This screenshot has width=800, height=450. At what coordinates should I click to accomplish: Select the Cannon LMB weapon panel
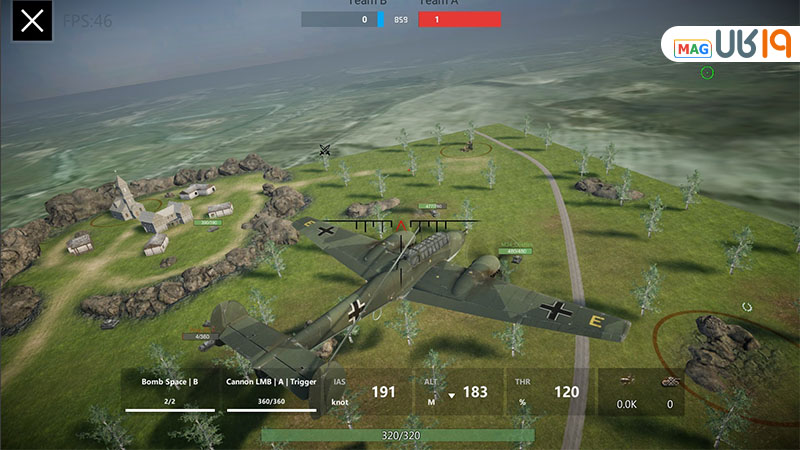coord(272,392)
